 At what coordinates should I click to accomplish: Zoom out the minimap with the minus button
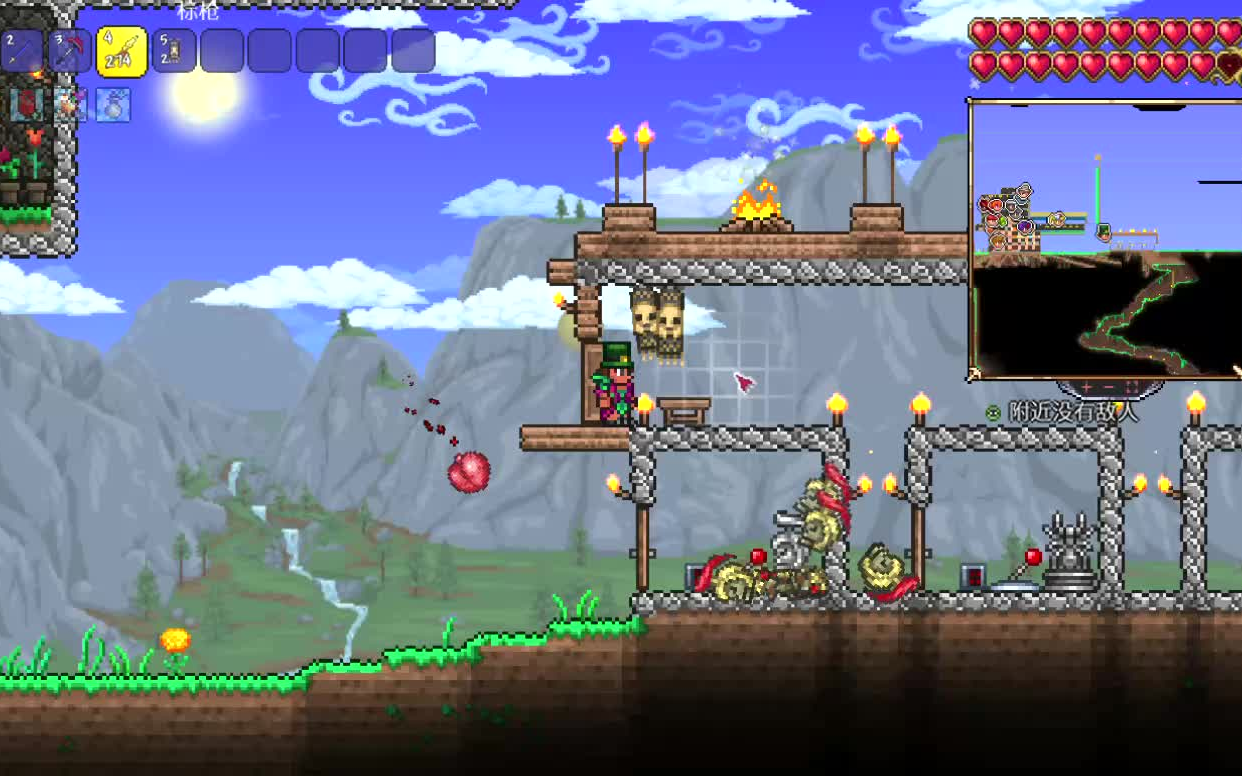1109,386
